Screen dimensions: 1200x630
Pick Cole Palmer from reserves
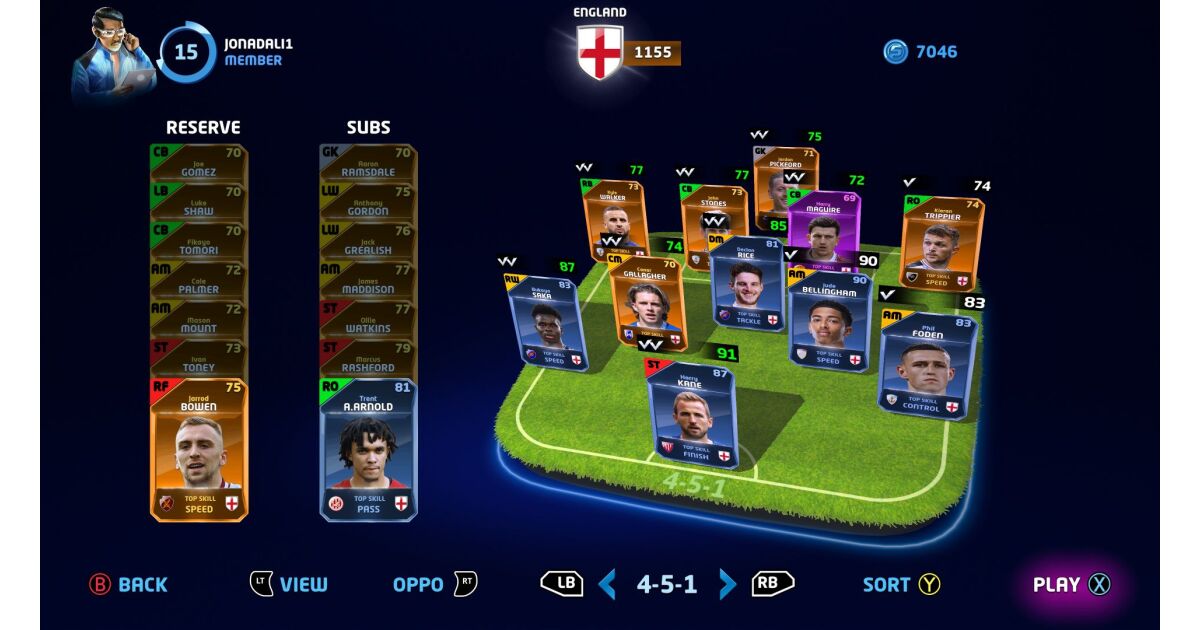(199, 281)
